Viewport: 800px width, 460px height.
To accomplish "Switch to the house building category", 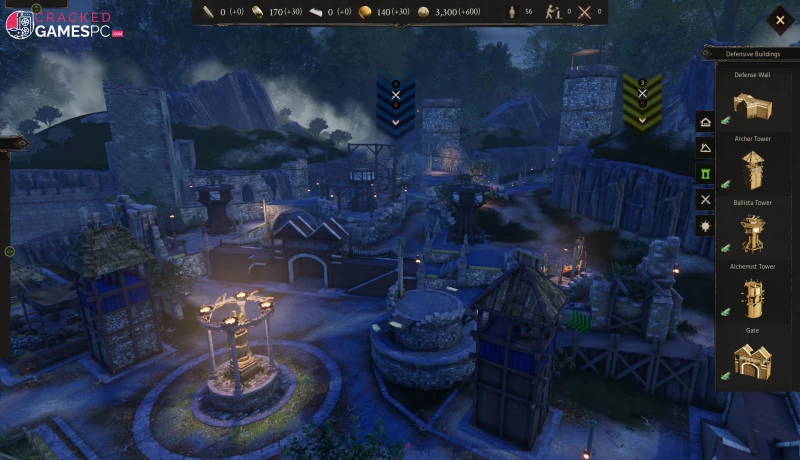I will tap(706, 122).
